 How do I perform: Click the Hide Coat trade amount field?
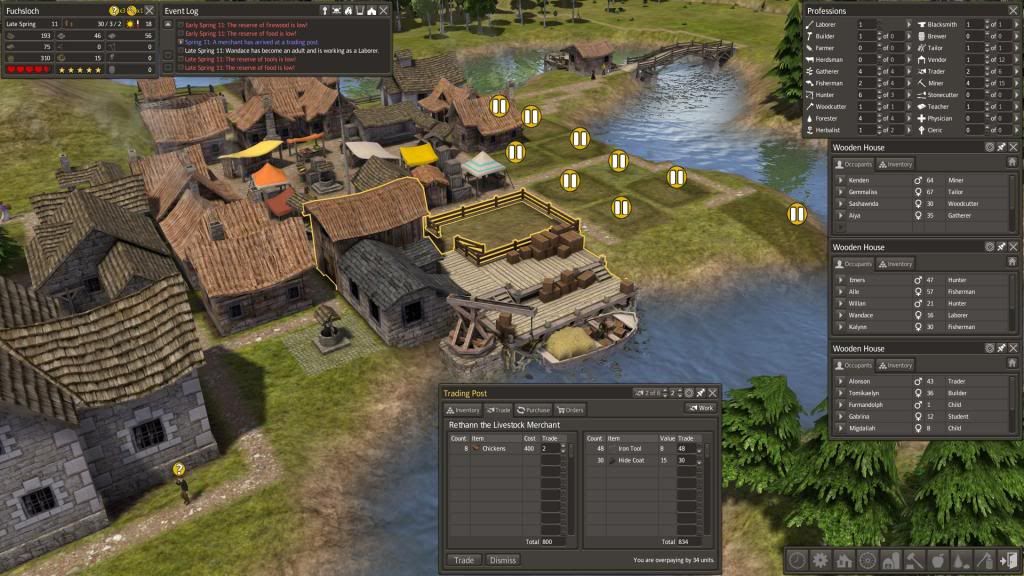click(x=687, y=460)
